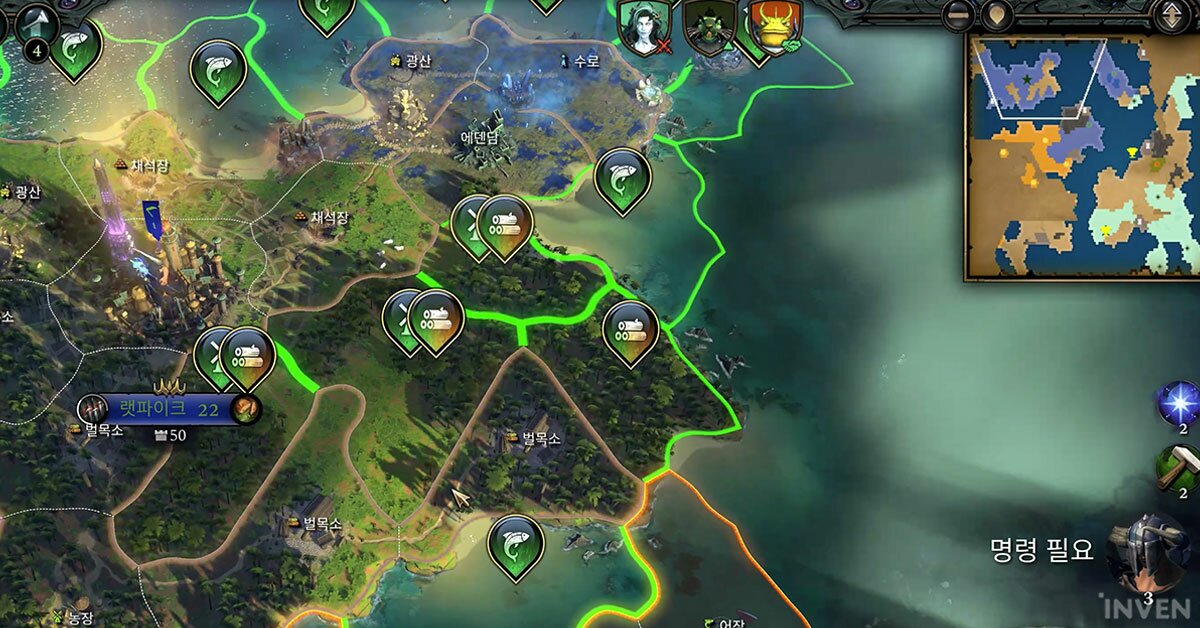Open the blue star notification
The height and width of the screenshot is (628, 1200).
tap(1177, 403)
